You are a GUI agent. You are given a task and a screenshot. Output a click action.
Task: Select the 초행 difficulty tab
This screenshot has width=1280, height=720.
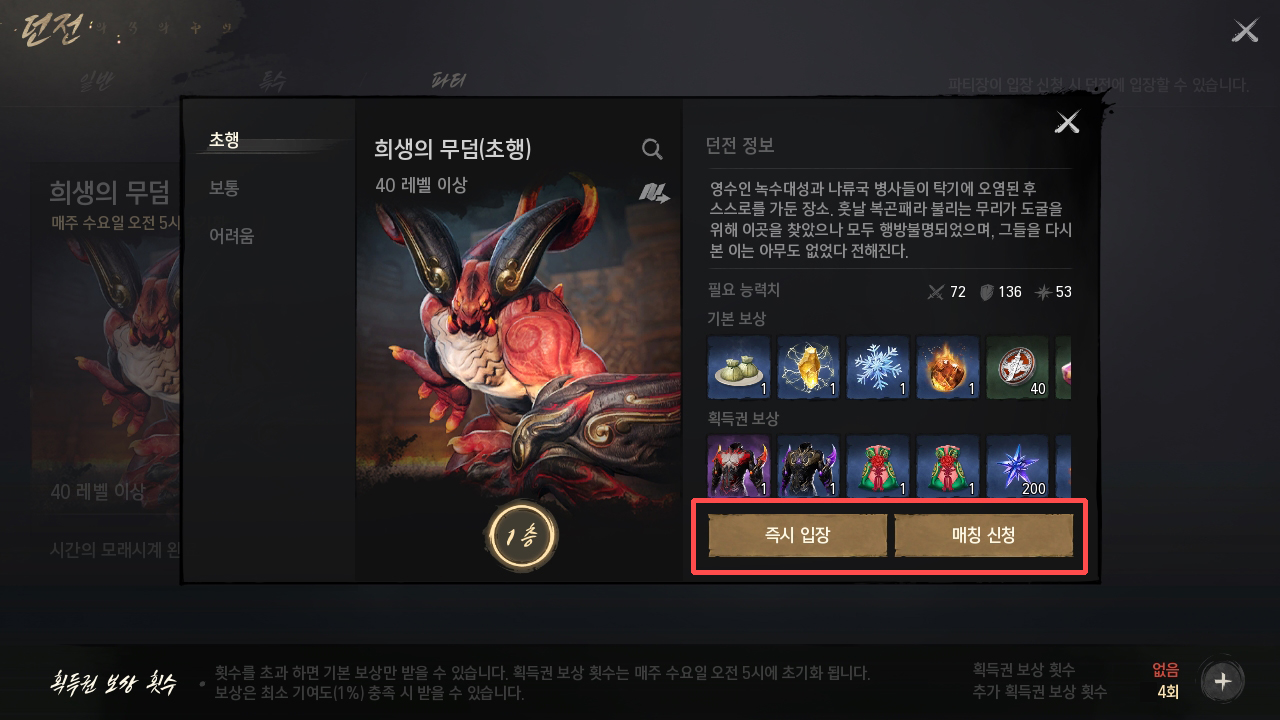[225, 140]
